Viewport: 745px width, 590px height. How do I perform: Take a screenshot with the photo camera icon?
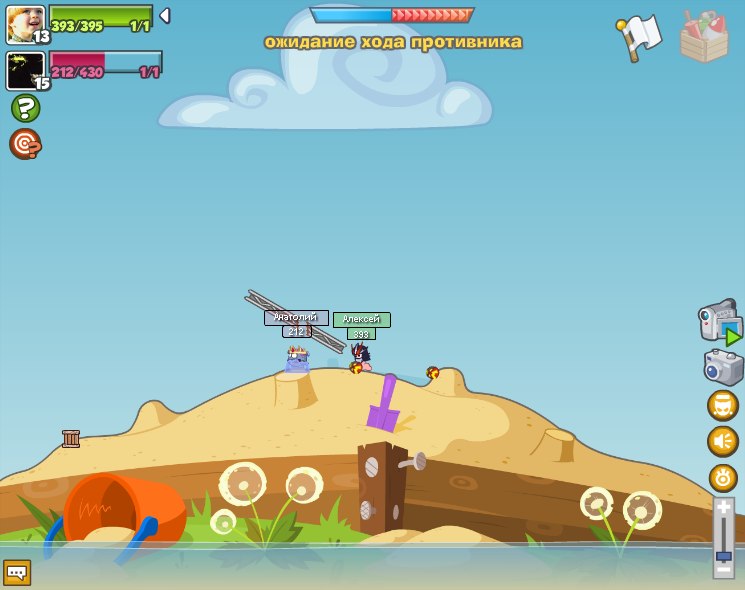tap(723, 367)
